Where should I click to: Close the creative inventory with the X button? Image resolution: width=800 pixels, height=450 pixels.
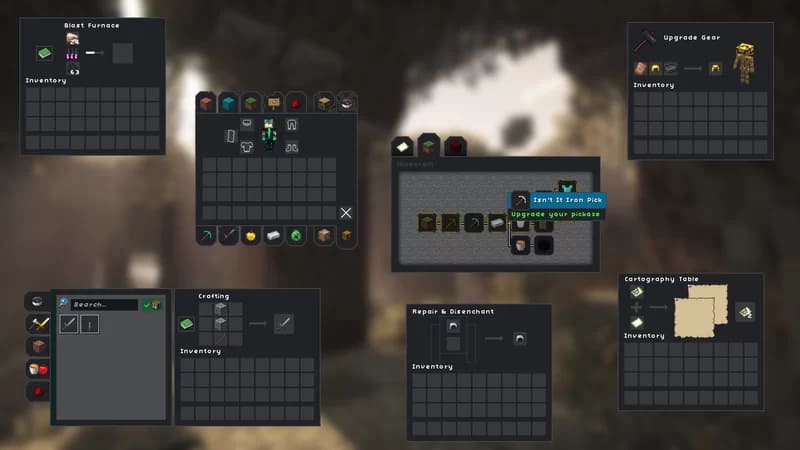[x=346, y=213]
